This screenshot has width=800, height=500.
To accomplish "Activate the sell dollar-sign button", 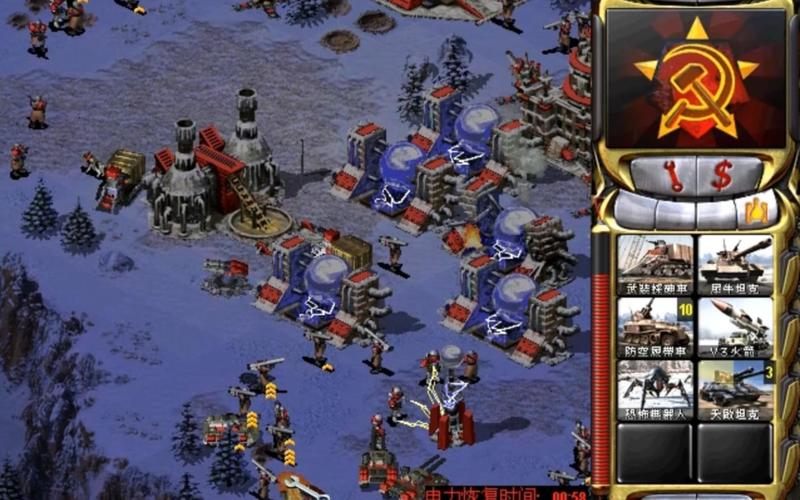I will coord(722,175).
